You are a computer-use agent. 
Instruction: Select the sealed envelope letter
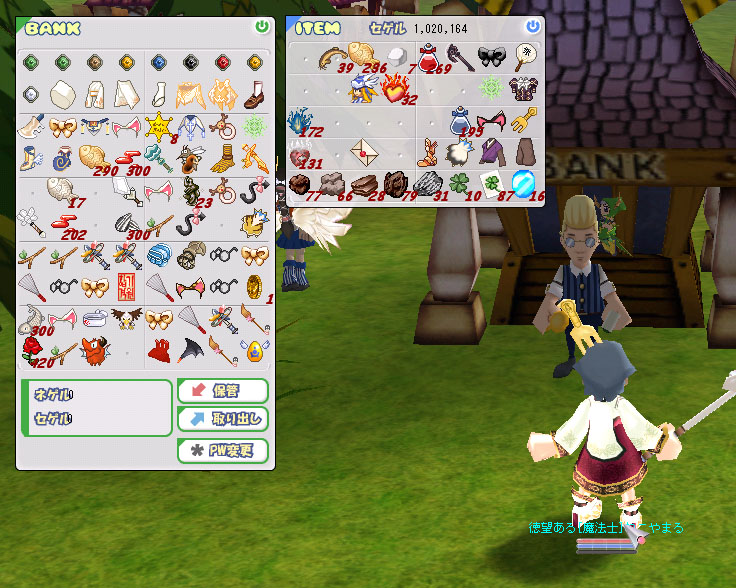(365, 151)
